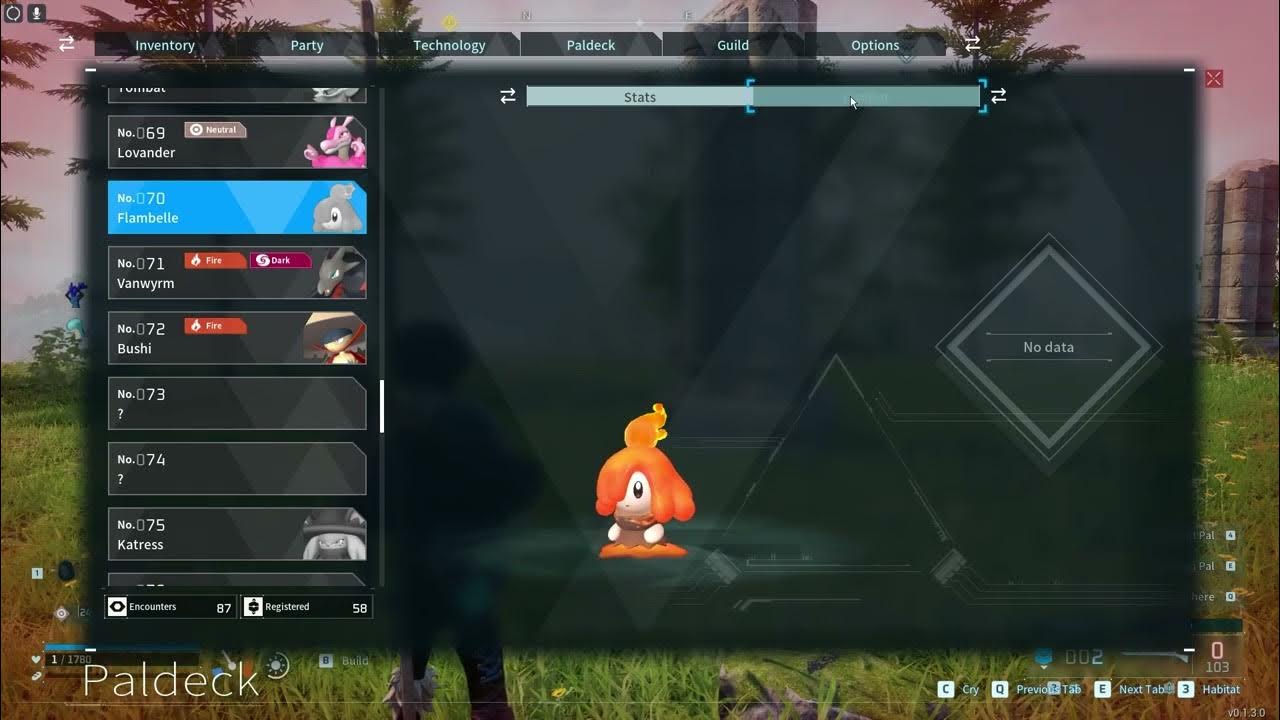This screenshot has height=720, width=1280.
Task: Close the Paldeck with the red X
Action: tap(1214, 78)
